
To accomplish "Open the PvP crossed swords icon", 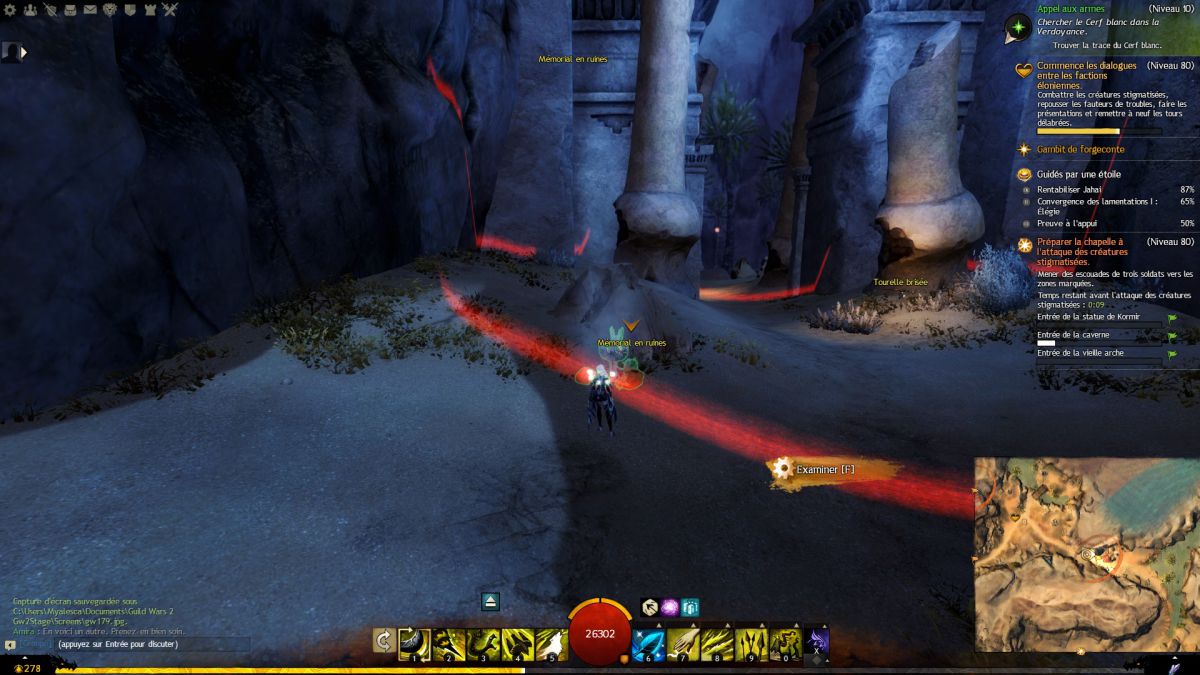I will [x=170, y=10].
